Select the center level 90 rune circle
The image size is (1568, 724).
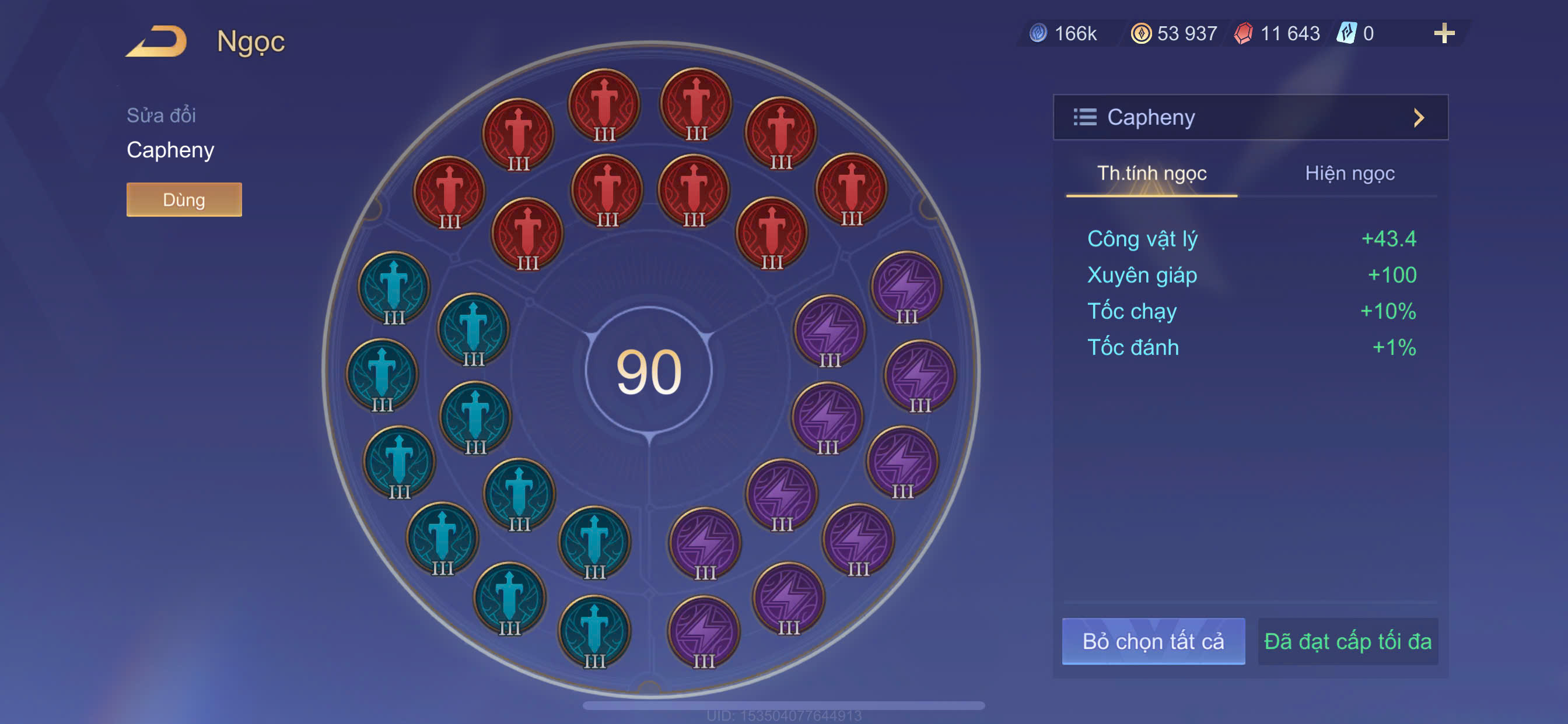(649, 371)
